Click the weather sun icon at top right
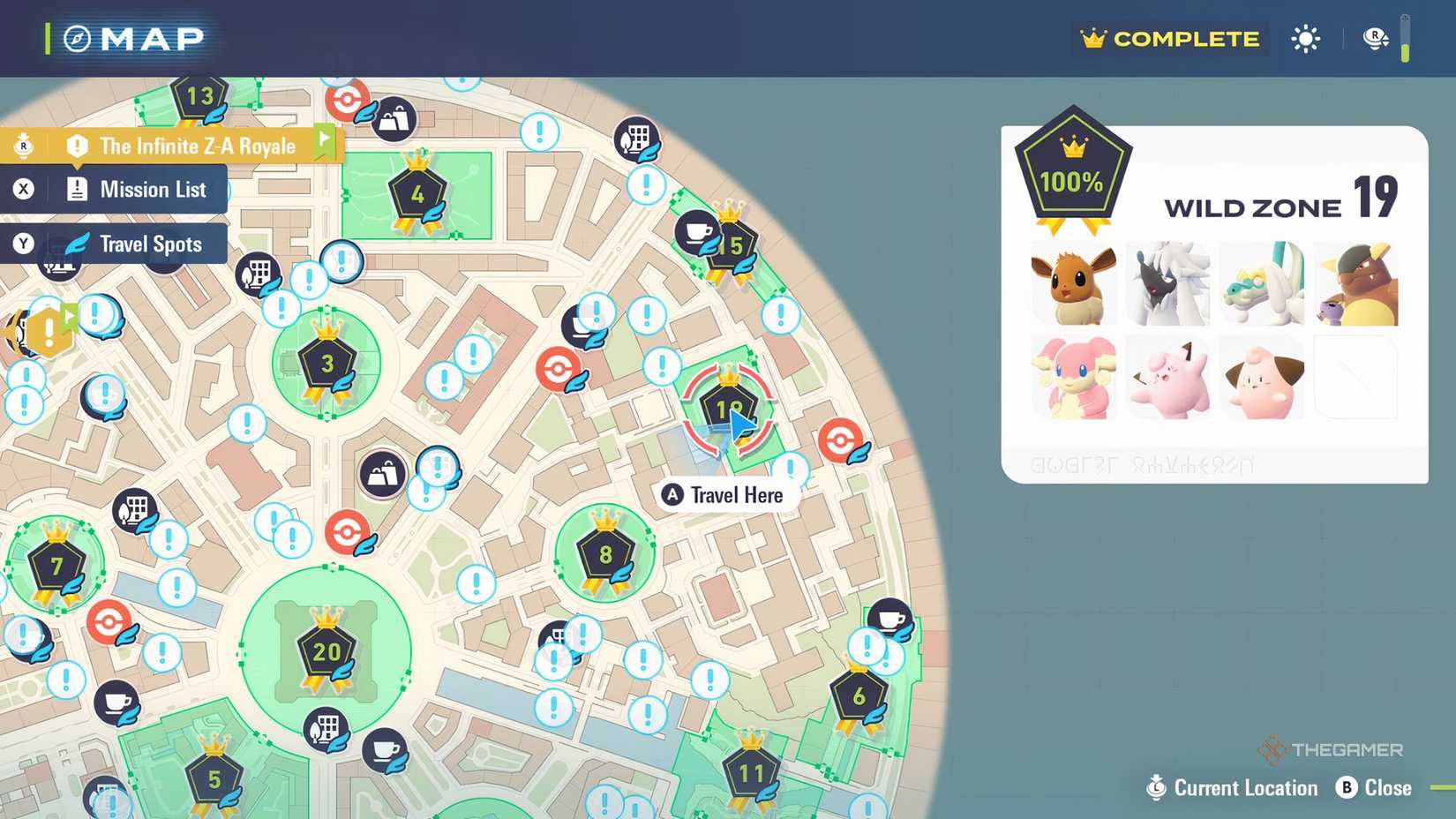The height and width of the screenshot is (819, 1456). [x=1305, y=39]
